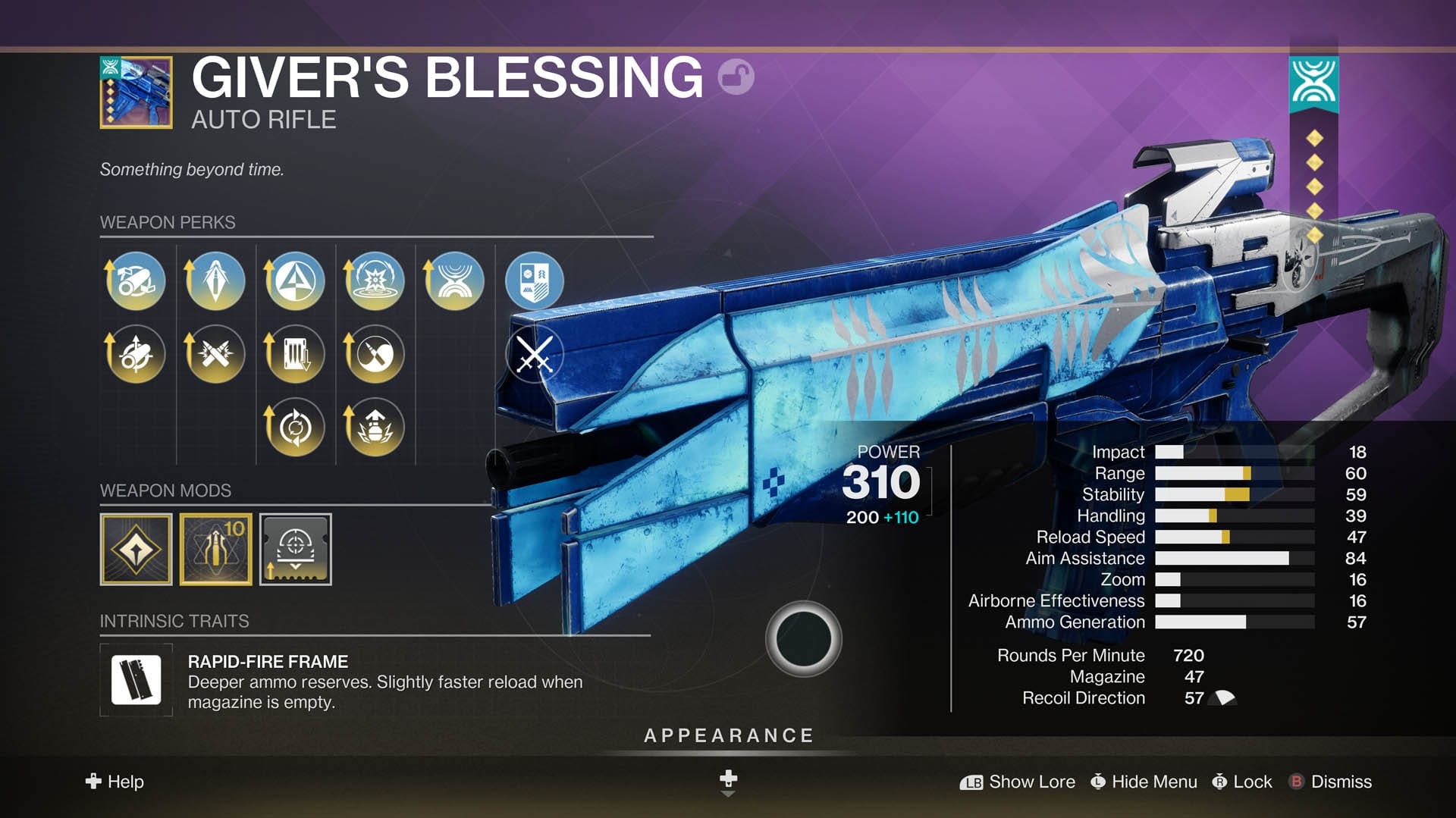Image resolution: width=1456 pixels, height=818 pixels.
Task: Toggle the shield-emblem ornament perk
Action: [533, 281]
